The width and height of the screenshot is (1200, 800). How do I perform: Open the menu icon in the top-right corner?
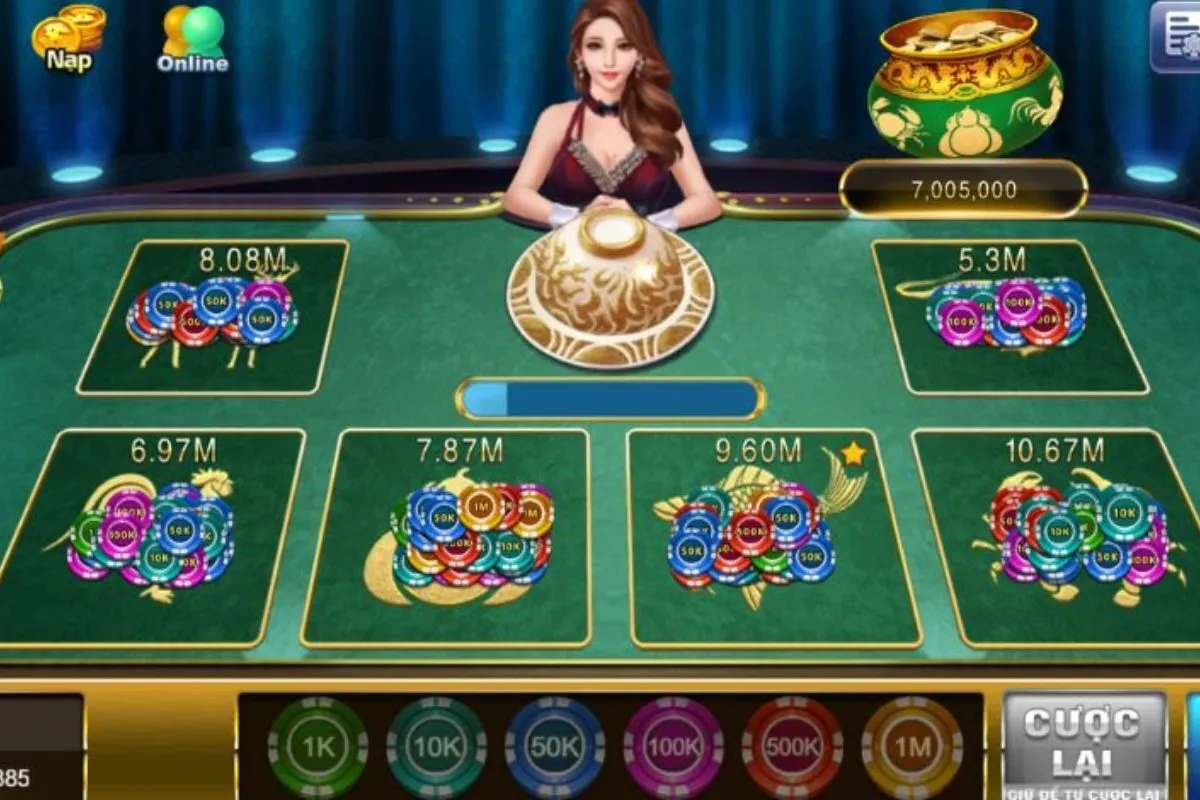coord(1176,36)
